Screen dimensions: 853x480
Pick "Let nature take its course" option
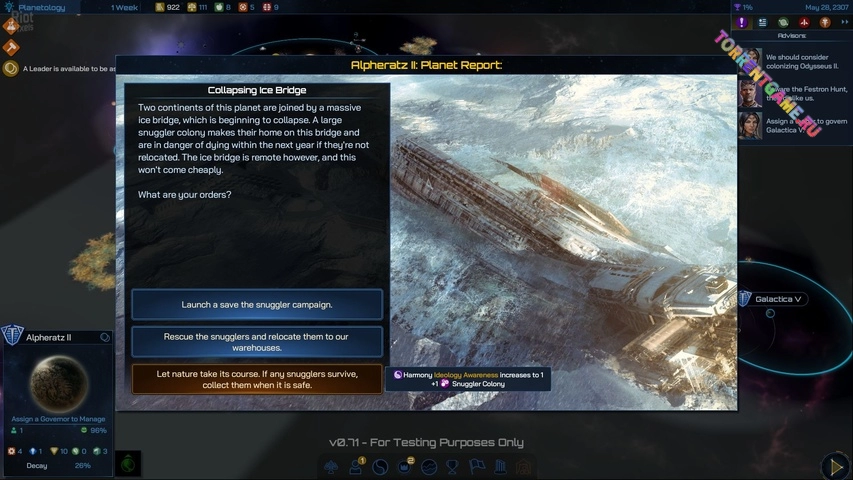pyautogui.click(x=257, y=379)
